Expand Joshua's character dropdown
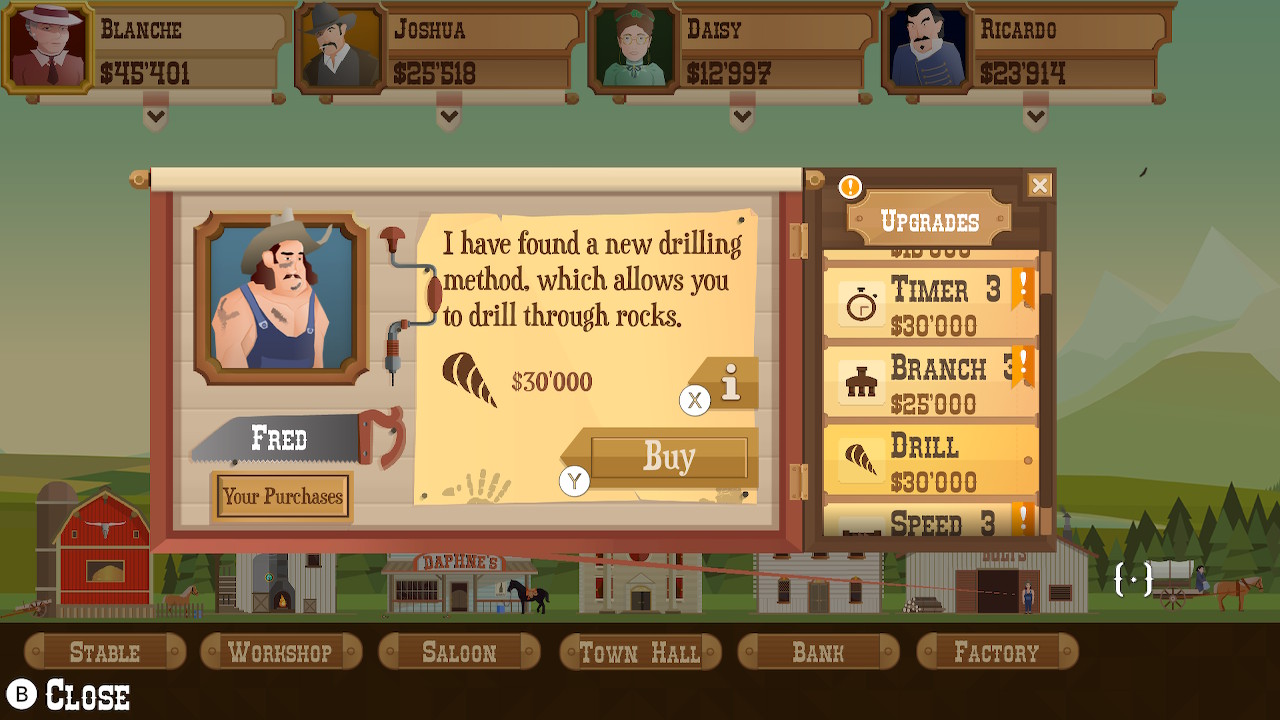 point(447,117)
